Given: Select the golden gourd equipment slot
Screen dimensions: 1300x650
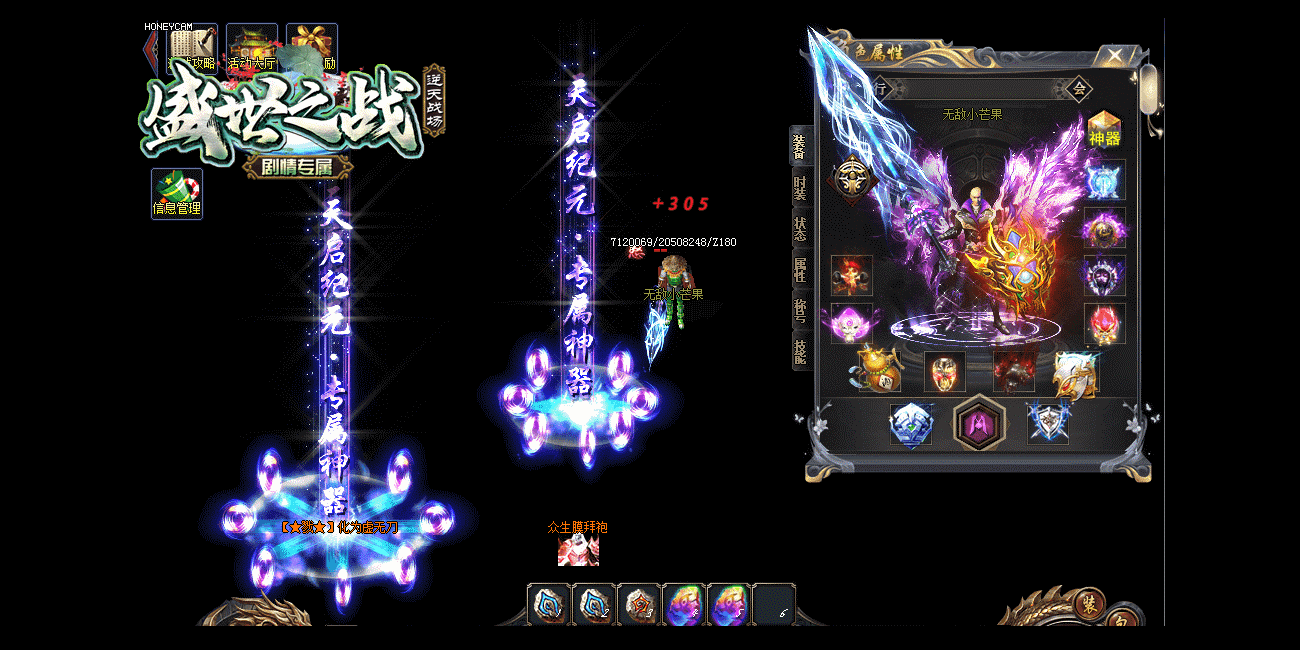Looking at the screenshot, I should [x=879, y=371].
